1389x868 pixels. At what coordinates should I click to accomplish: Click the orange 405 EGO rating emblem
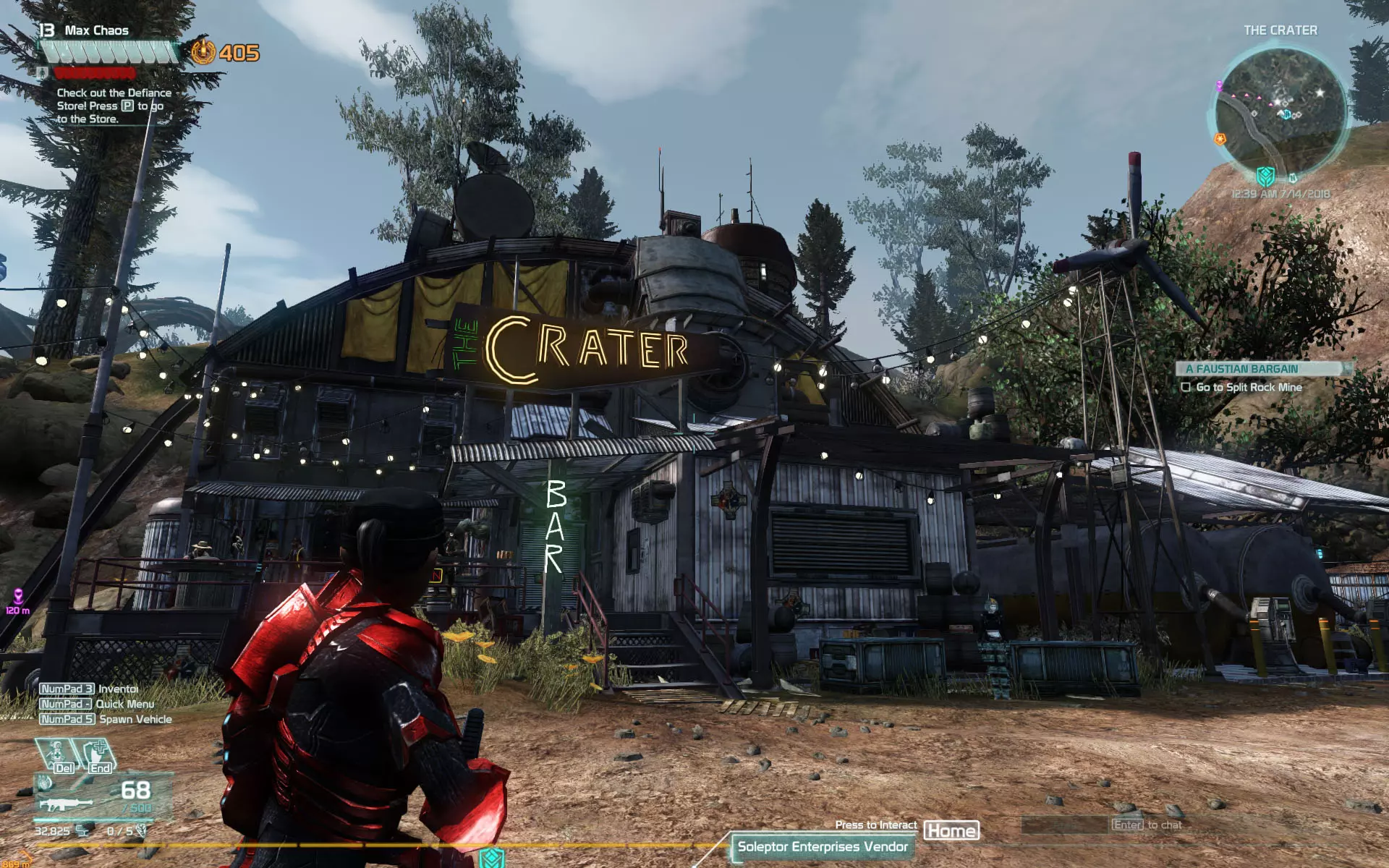coord(203,52)
